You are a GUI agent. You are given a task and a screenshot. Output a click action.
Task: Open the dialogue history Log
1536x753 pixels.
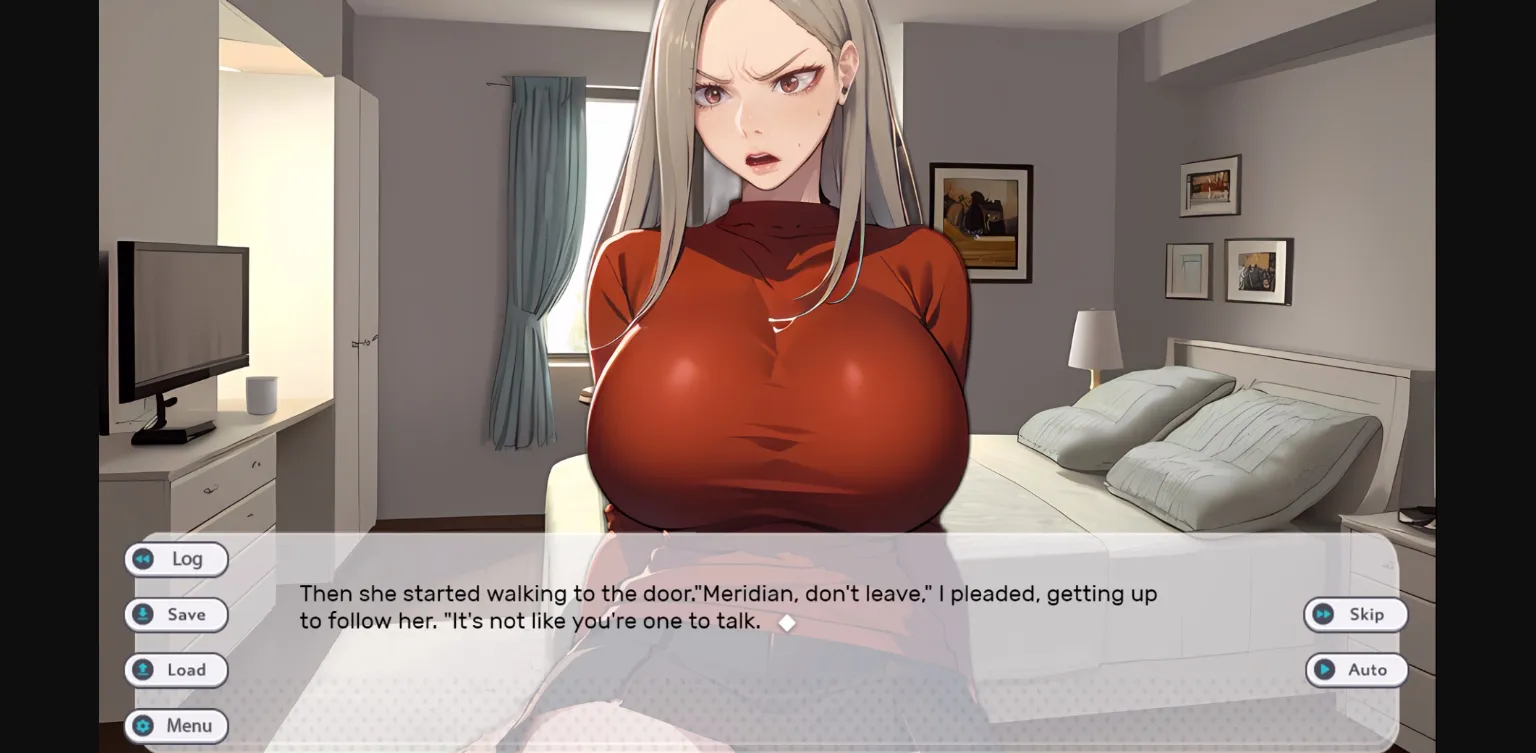(x=177, y=559)
